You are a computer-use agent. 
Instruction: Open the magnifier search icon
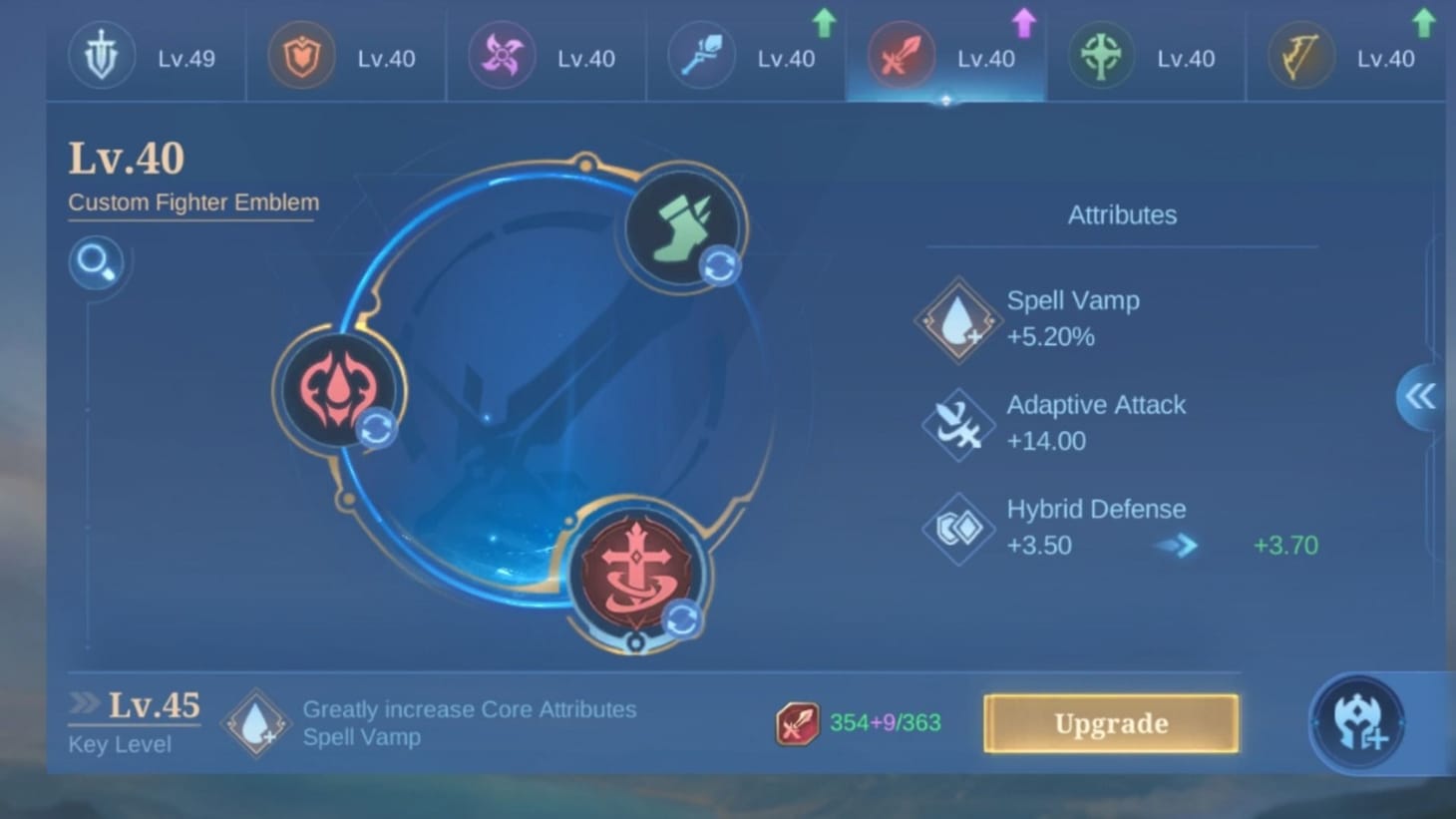[96, 262]
